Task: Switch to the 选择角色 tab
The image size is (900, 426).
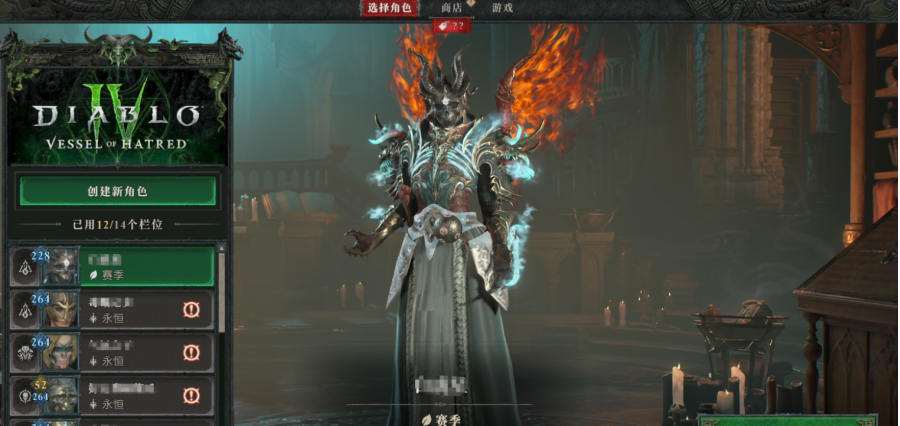Action: pyautogui.click(x=389, y=8)
